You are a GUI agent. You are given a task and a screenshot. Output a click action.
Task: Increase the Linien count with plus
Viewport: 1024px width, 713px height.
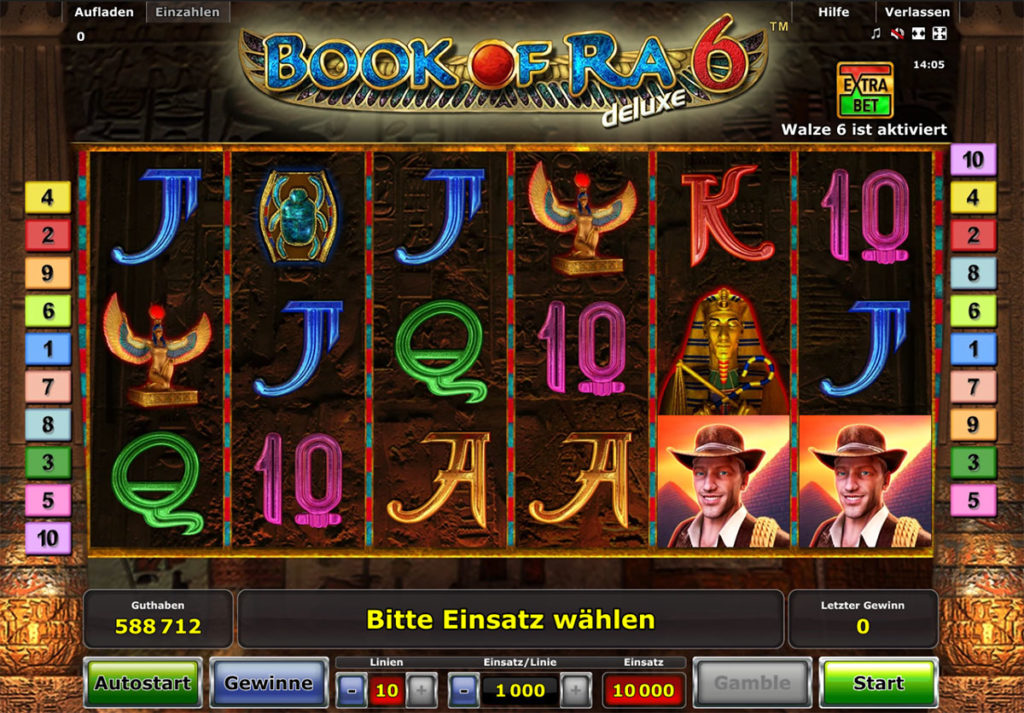point(420,689)
